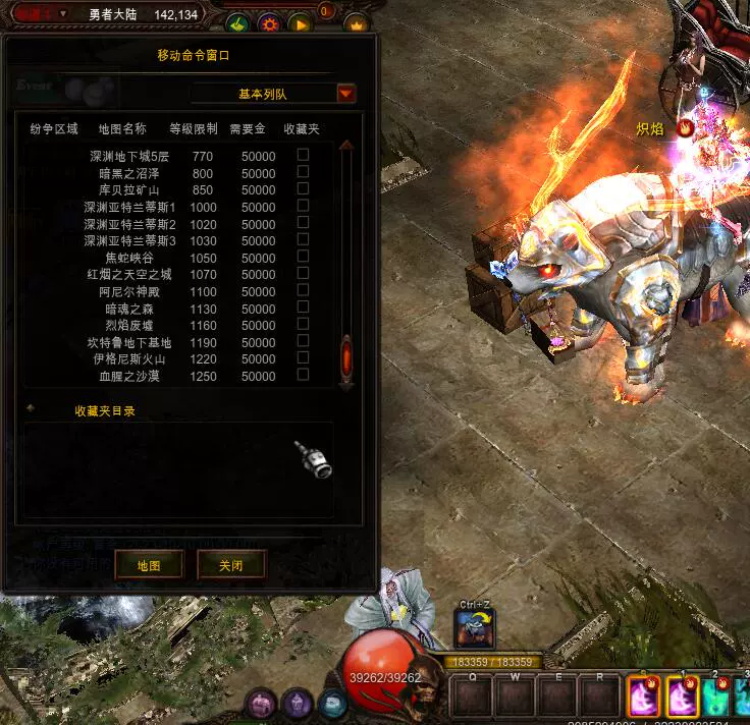Close the move command window
The image size is (750, 725).
tap(231, 565)
